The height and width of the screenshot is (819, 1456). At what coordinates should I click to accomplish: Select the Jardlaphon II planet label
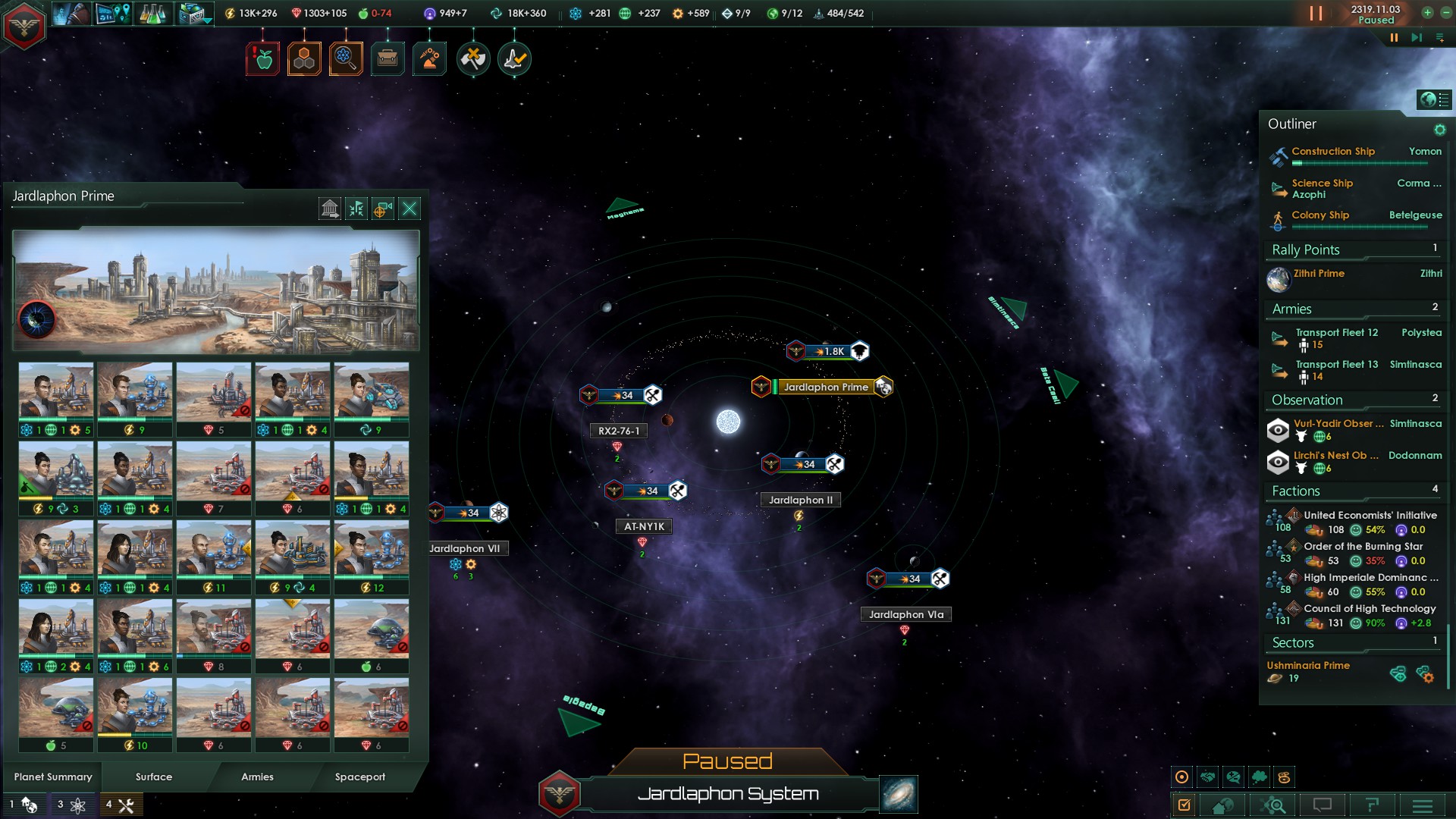tap(800, 500)
